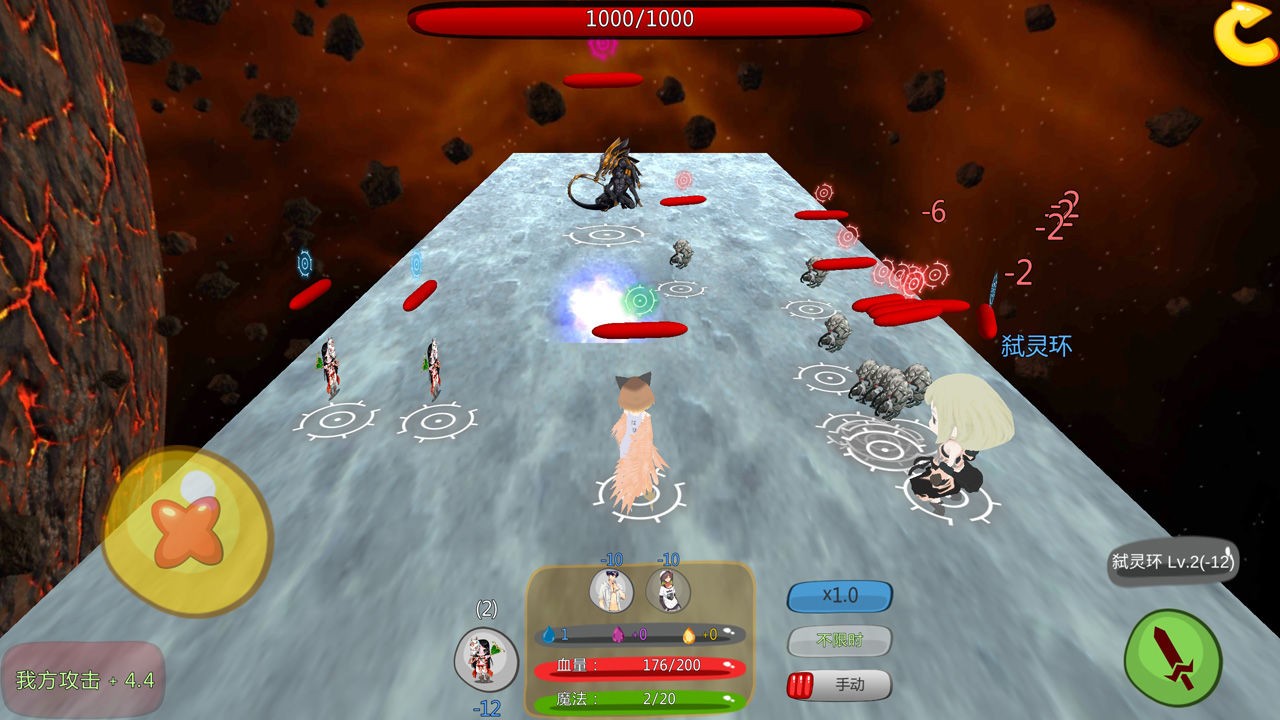The width and height of the screenshot is (1280, 720).
Task: Switch the 手动 manual mode toggle
Action: pos(839,685)
